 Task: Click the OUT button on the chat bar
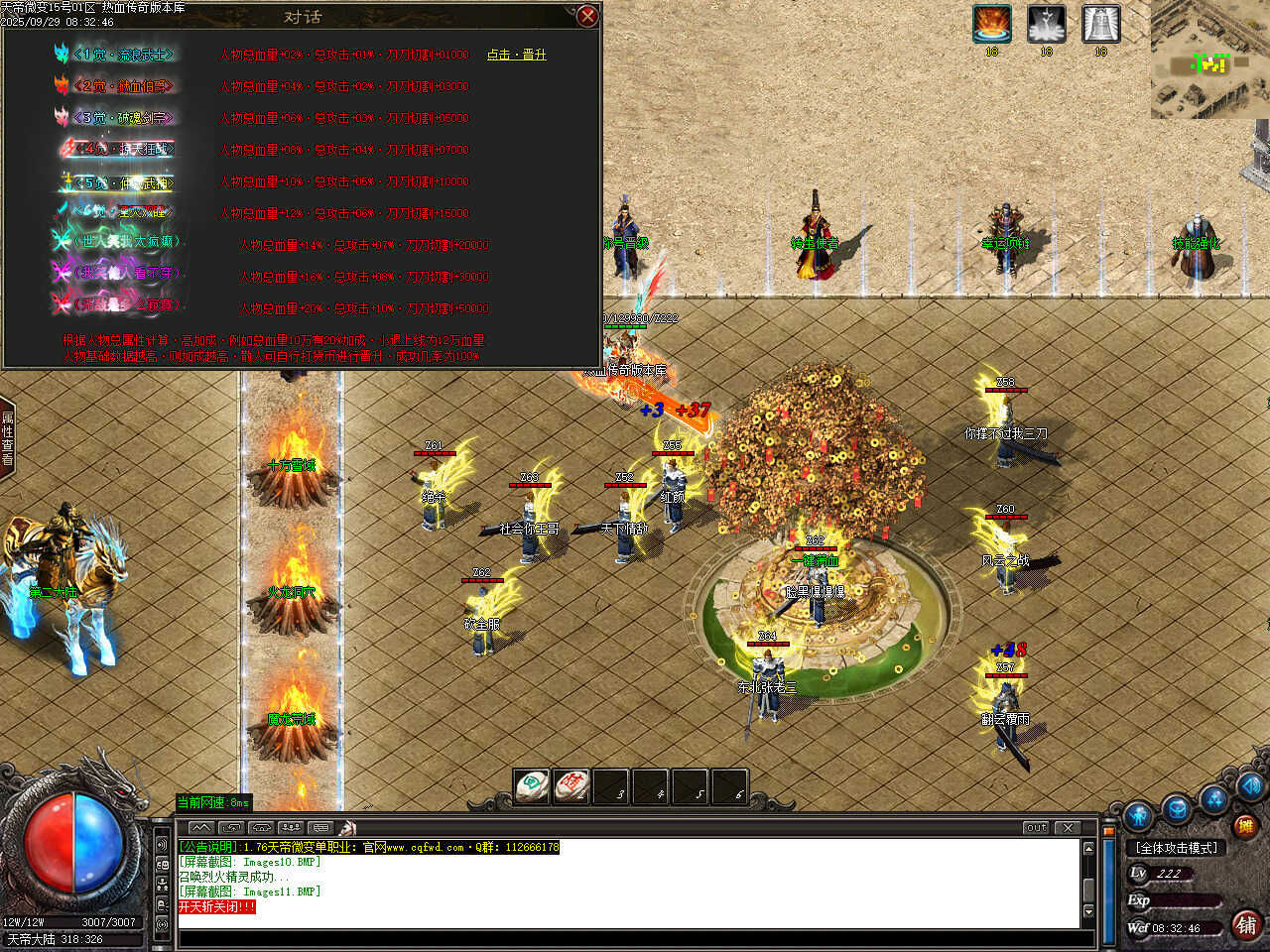(x=1036, y=827)
